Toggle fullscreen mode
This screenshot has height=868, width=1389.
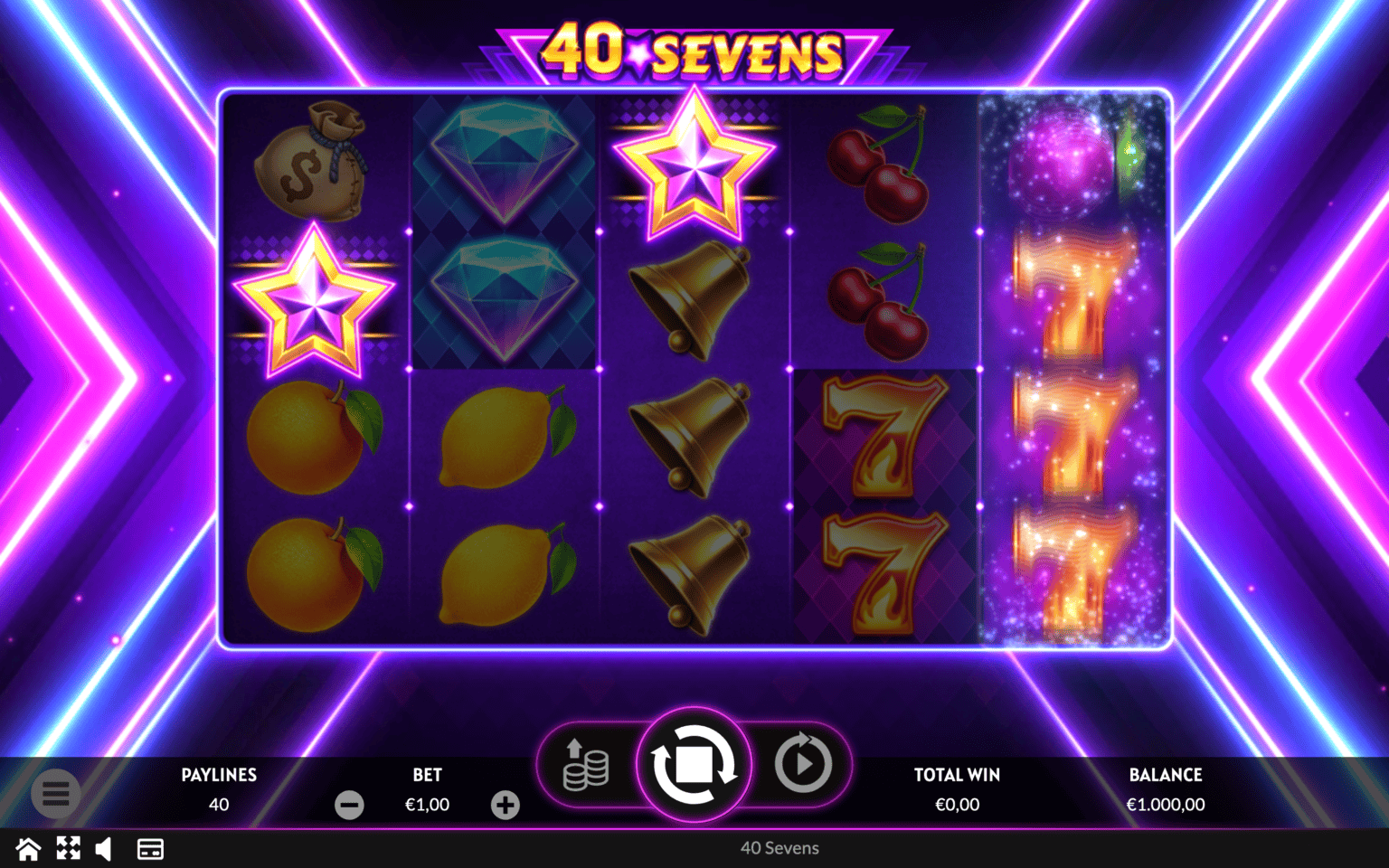coord(68,848)
